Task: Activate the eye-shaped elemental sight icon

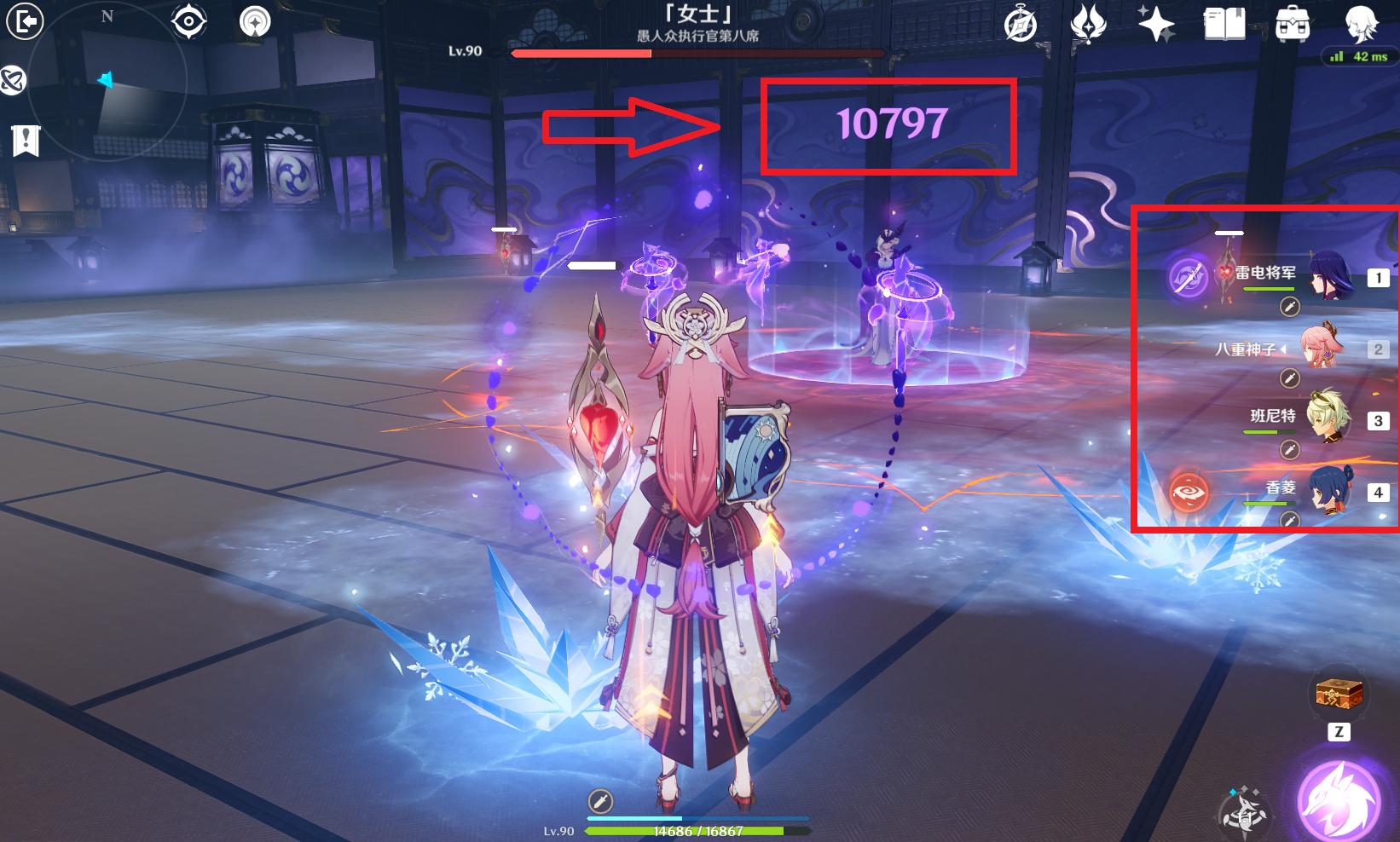Action: (188, 21)
